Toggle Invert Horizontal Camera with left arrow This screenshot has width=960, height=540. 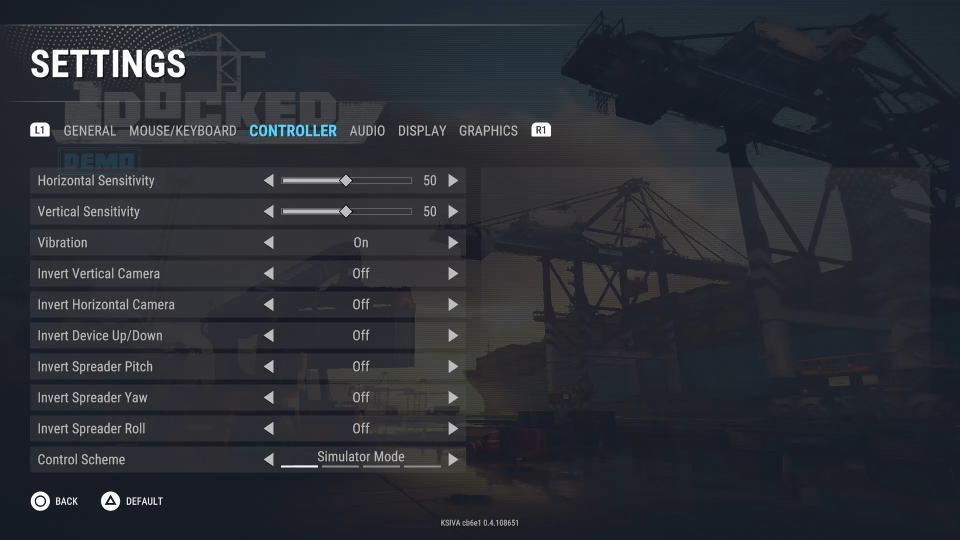tap(268, 305)
